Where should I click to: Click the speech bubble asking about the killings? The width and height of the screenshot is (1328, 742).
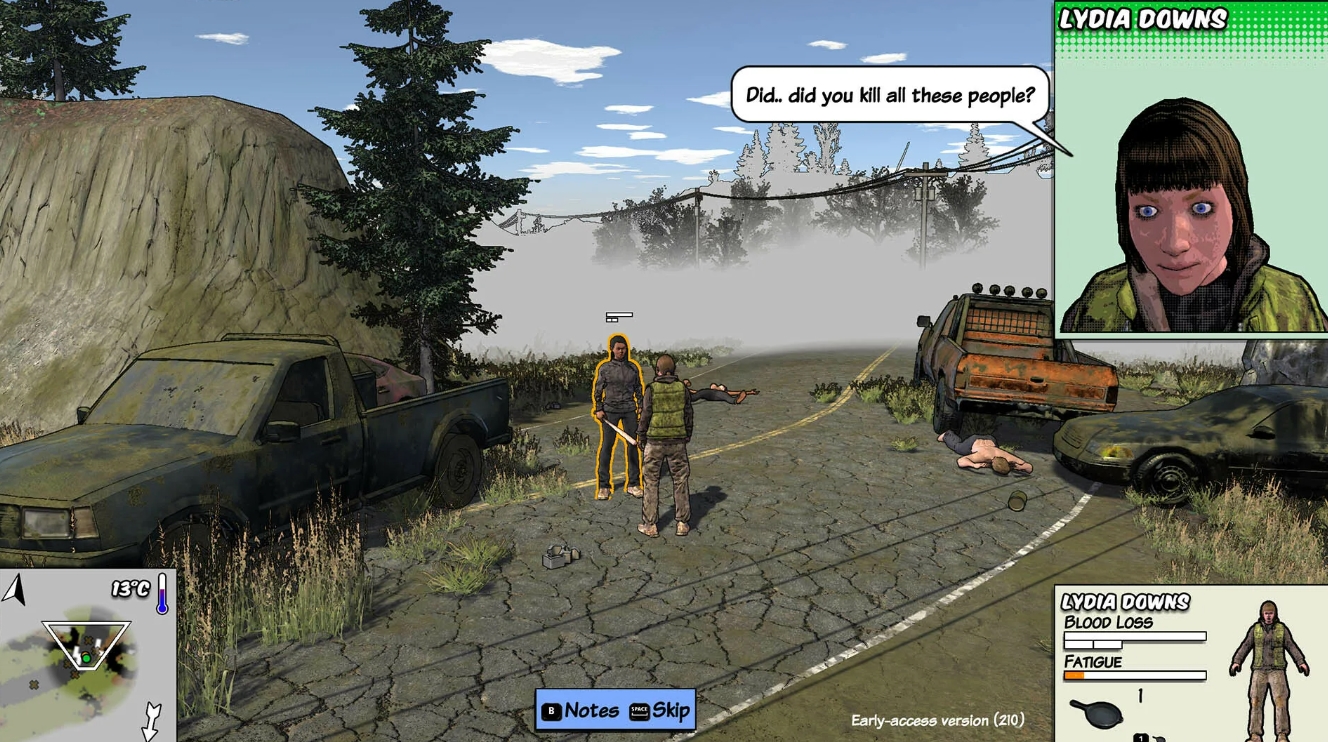[x=888, y=94]
